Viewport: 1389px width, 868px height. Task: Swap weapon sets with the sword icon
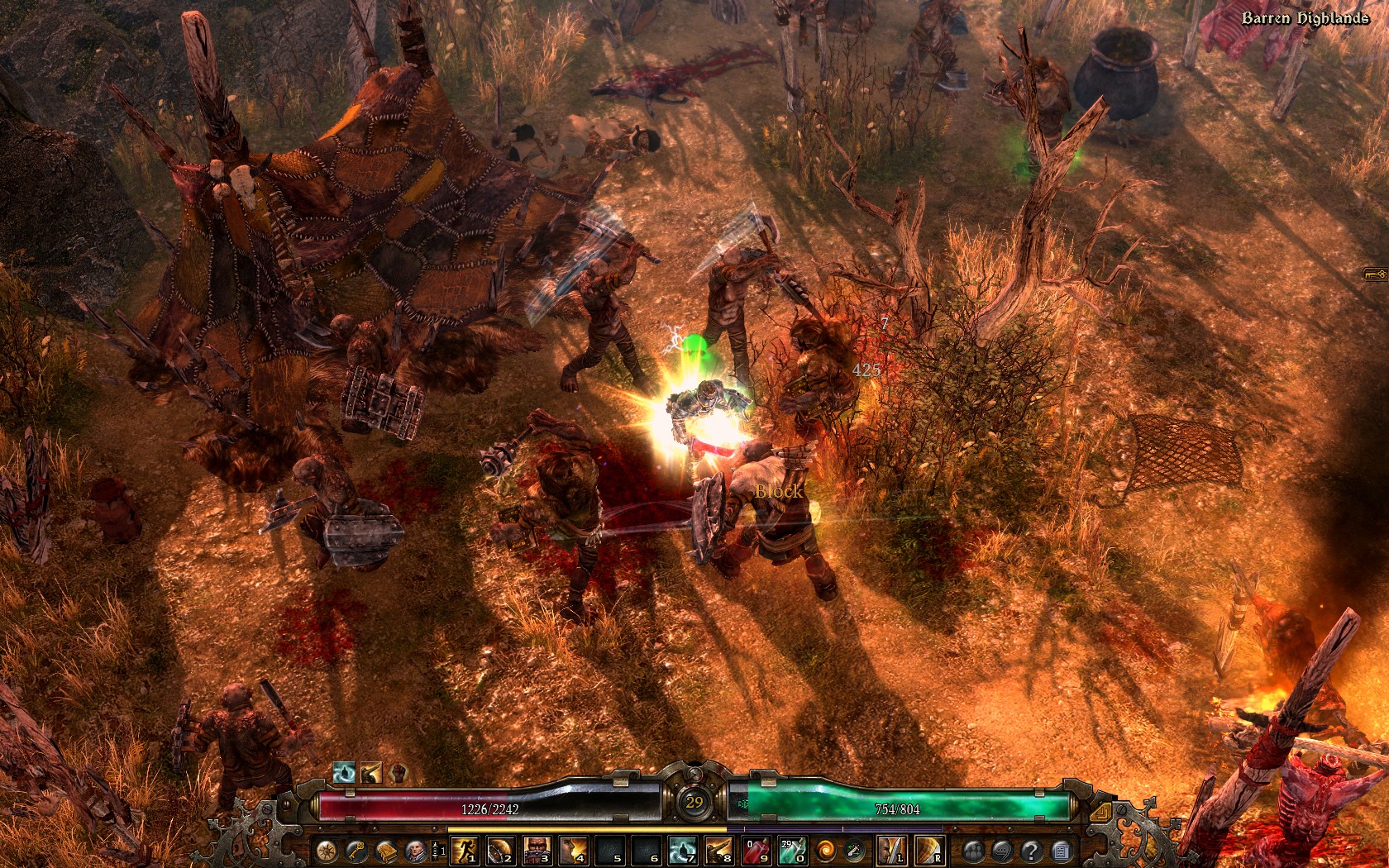click(853, 851)
